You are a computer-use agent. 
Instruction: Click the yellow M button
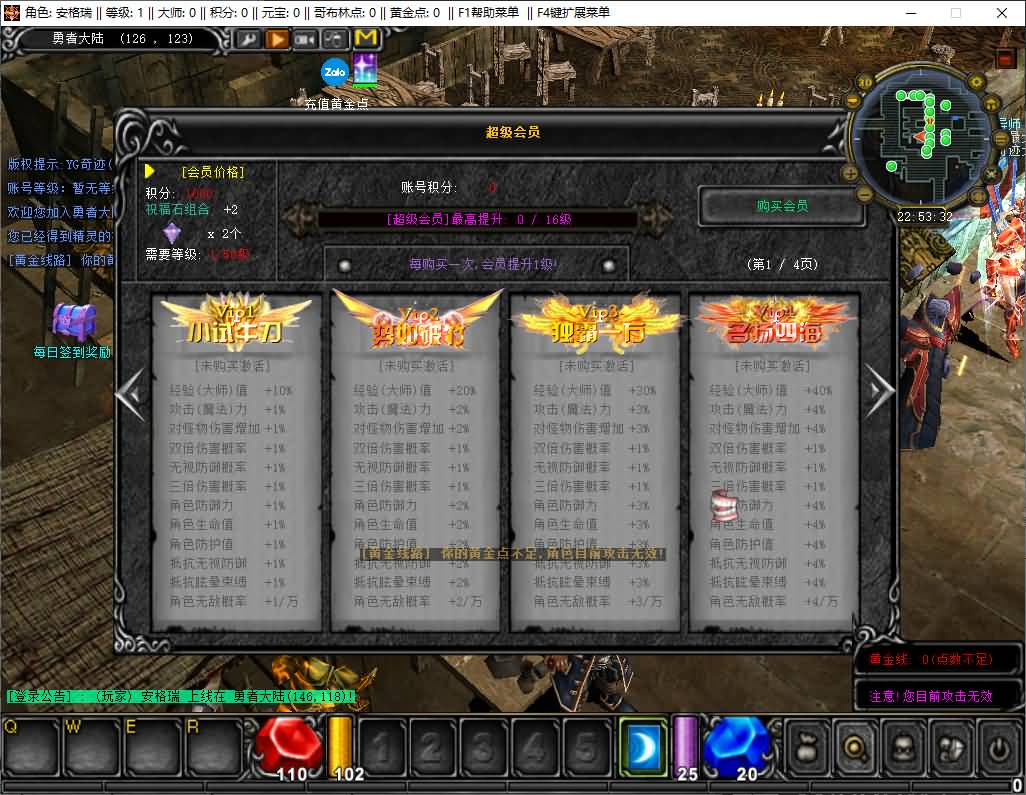366,39
